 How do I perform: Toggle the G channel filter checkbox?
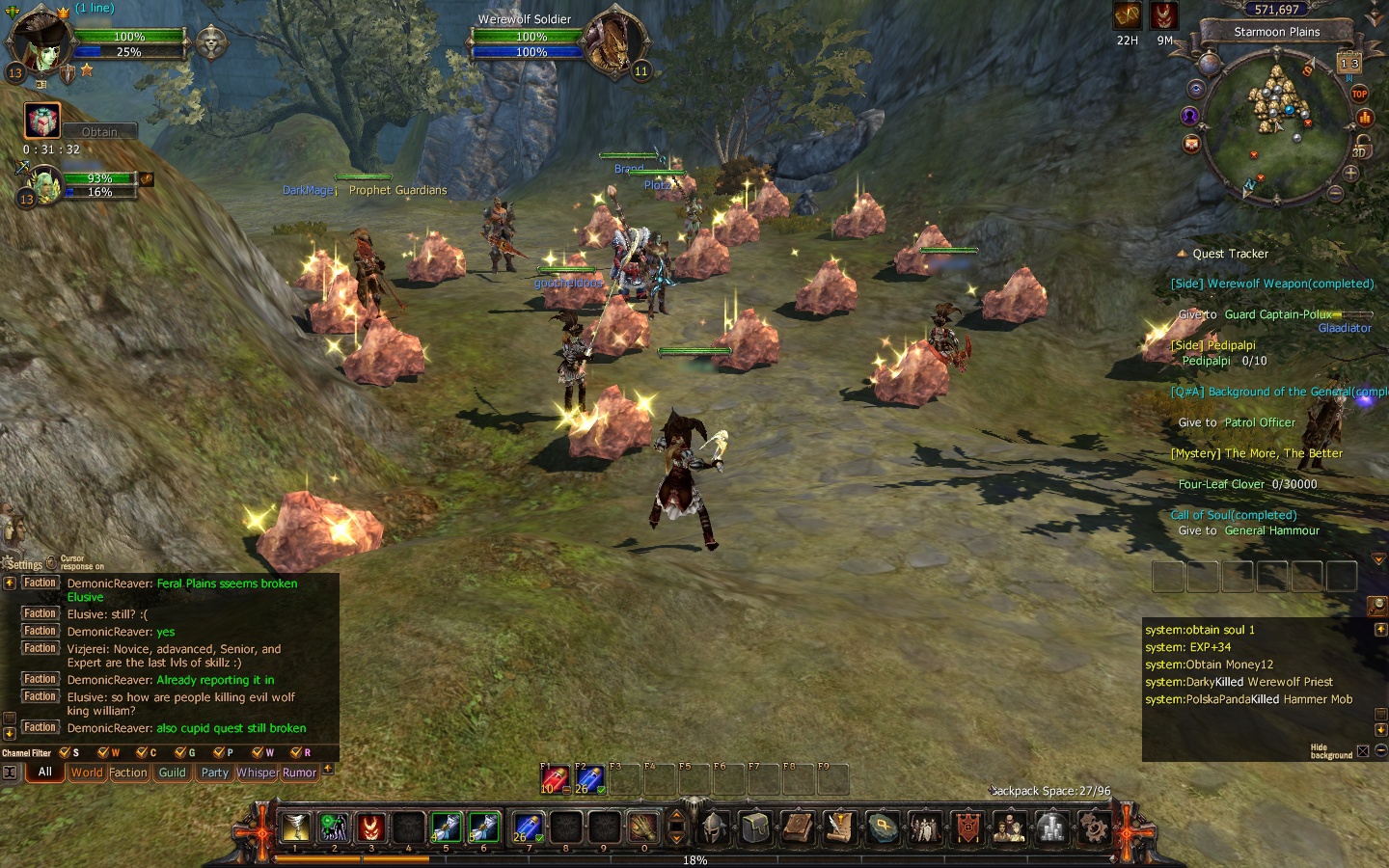180,752
